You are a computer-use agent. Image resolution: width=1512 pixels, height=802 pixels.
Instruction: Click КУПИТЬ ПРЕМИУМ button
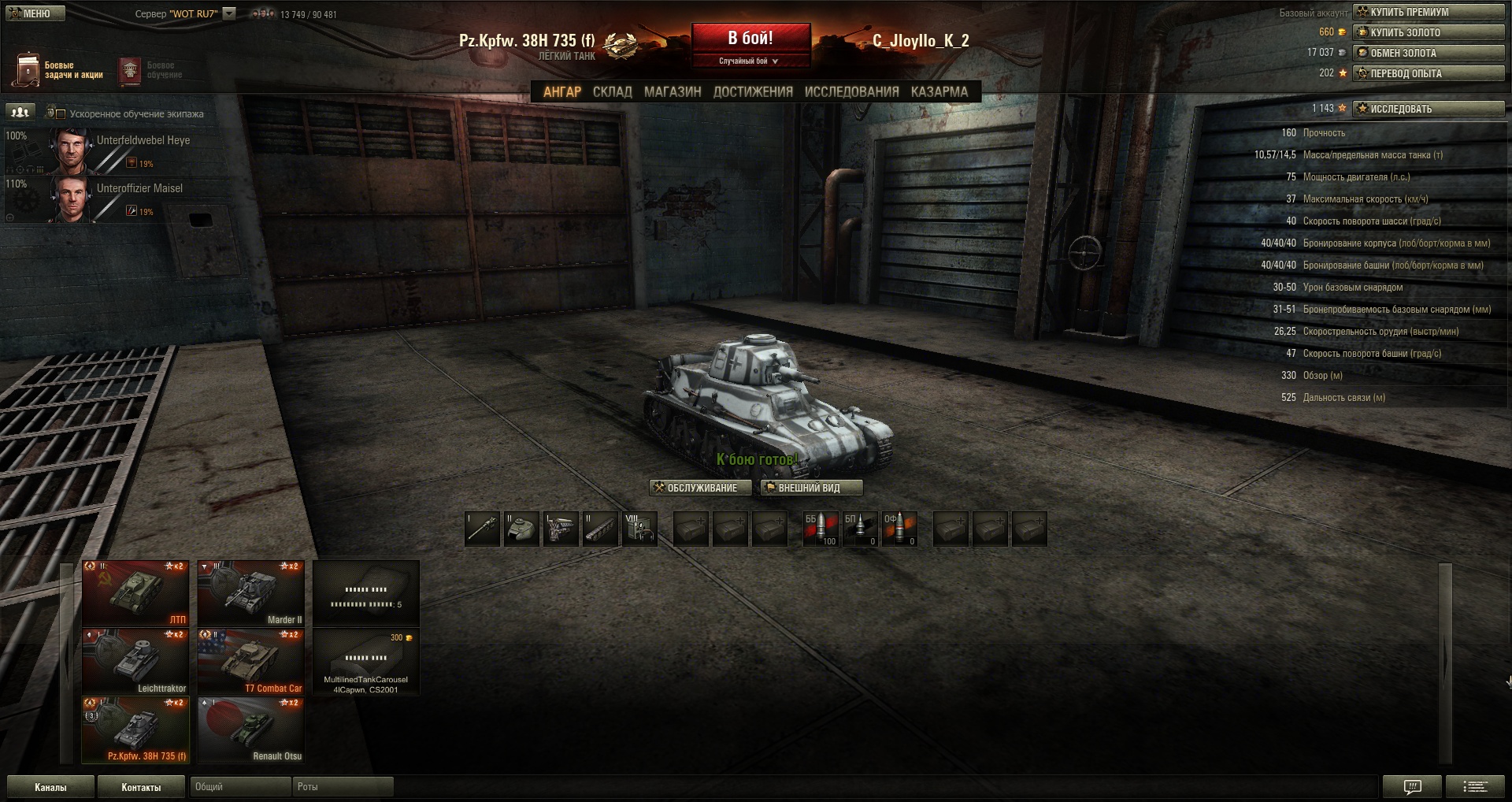click(1428, 12)
